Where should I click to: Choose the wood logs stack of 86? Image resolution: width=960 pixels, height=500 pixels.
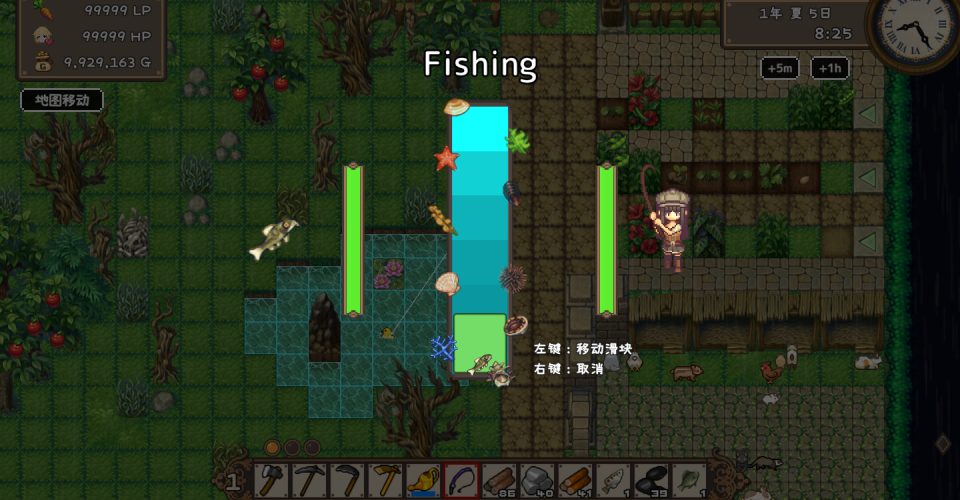[x=499, y=480]
